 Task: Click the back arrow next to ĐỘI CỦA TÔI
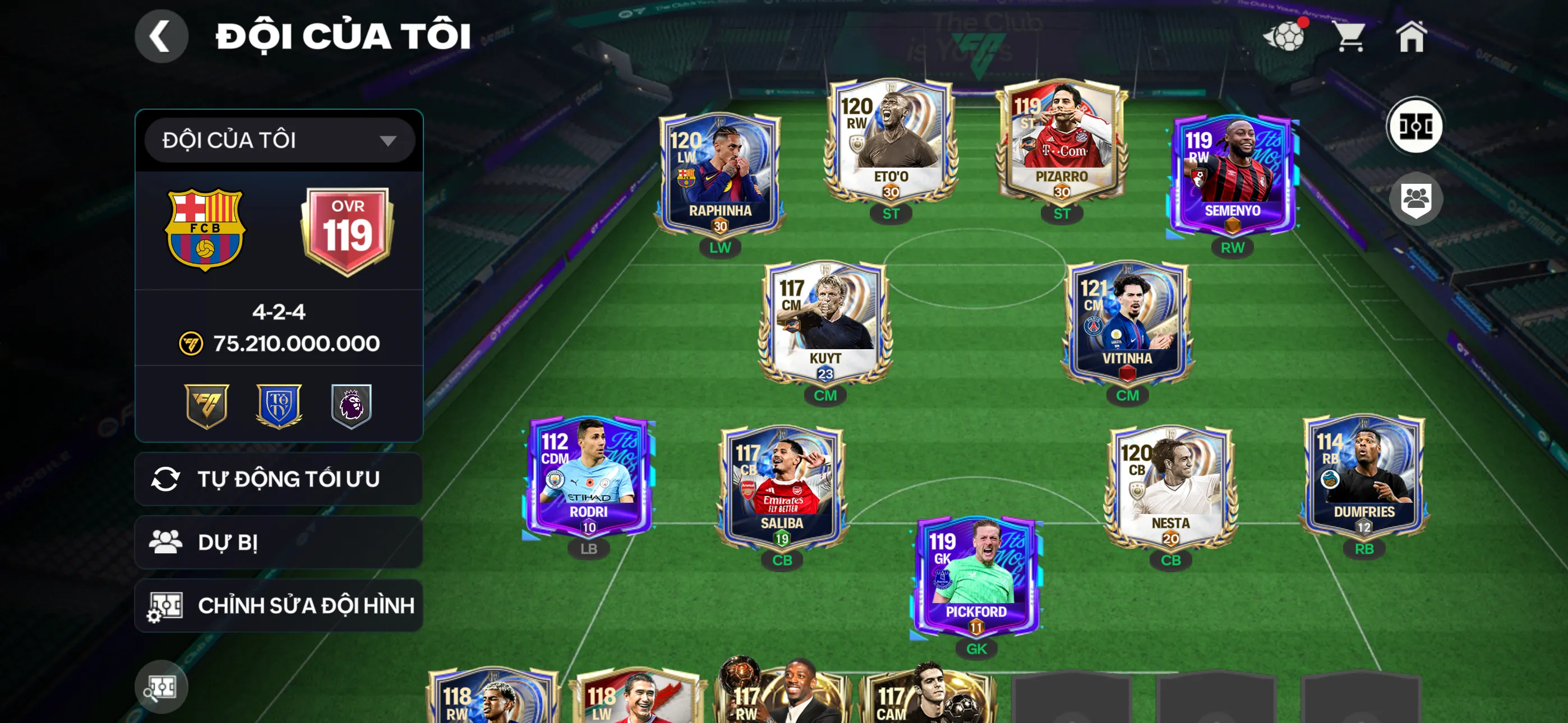click(x=162, y=36)
